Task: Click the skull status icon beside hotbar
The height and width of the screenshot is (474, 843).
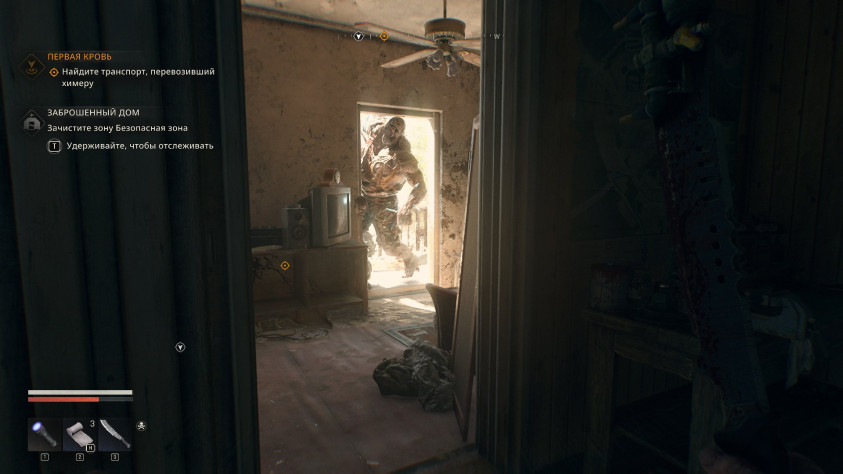Action: [141, 427]
